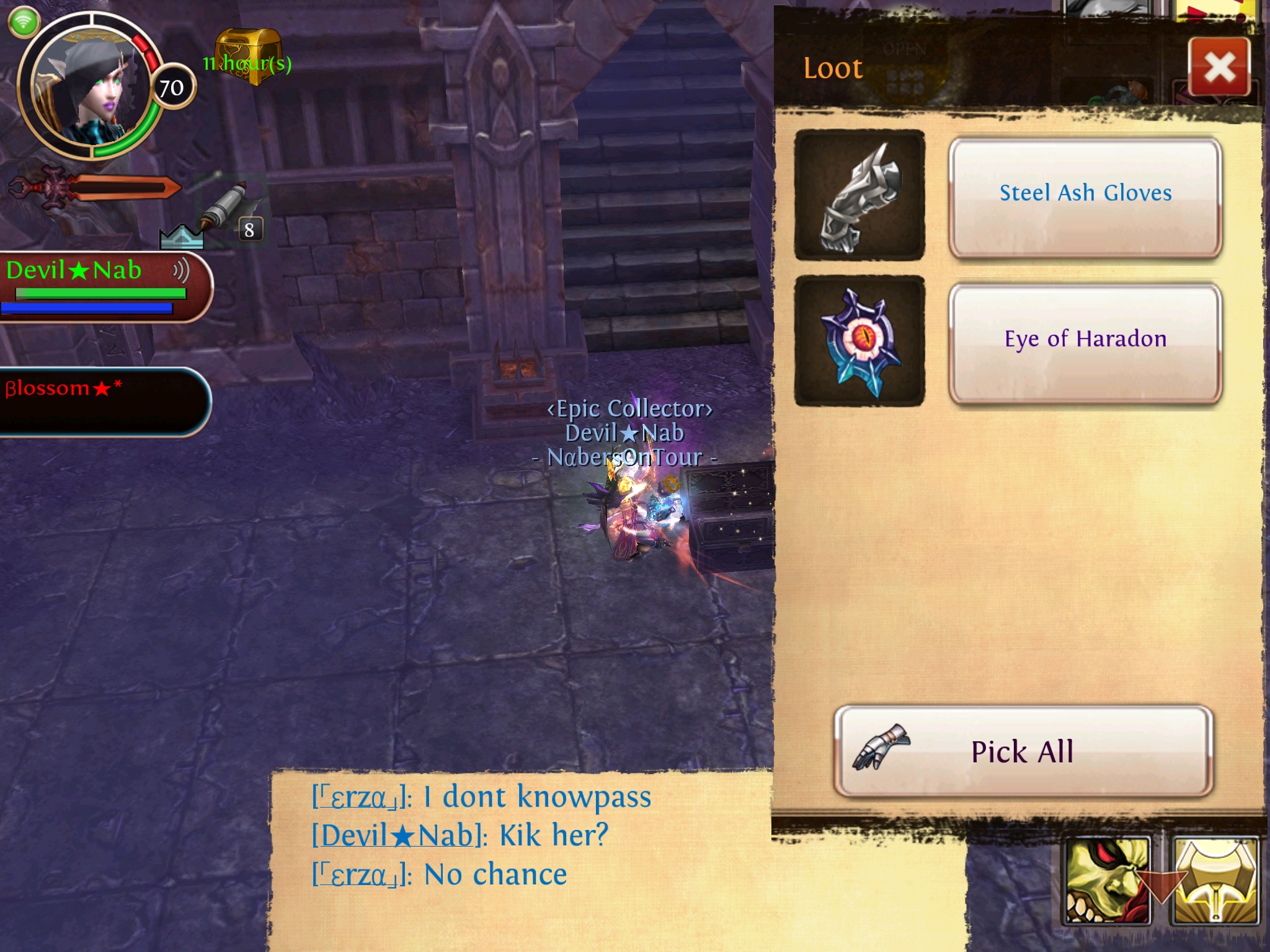Screen dimensions: 1270x952
Task: Select party member Blossom frame
Action: point(102,402)
